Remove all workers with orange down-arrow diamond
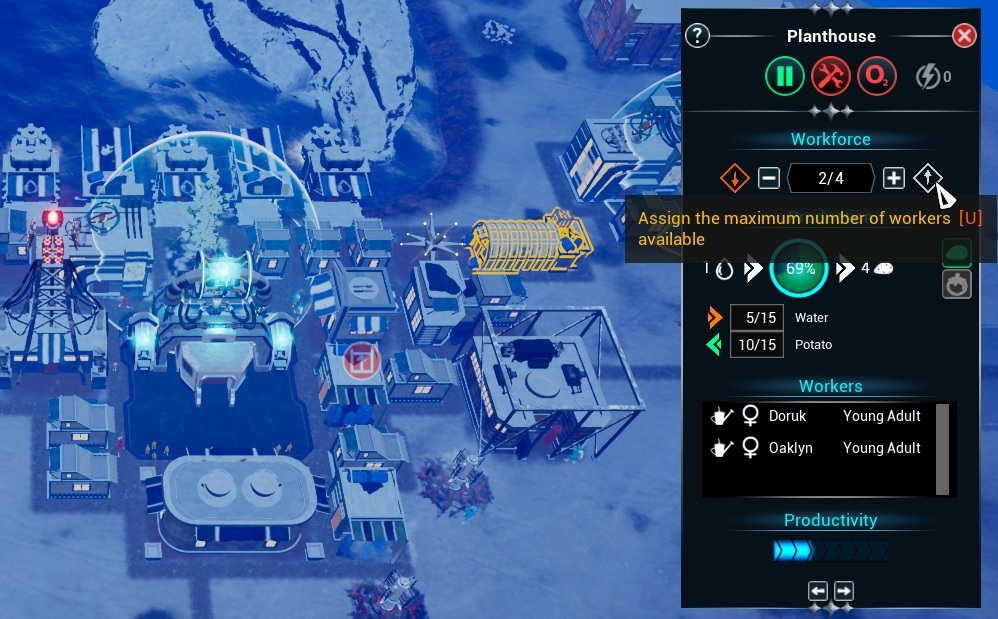 735,179
